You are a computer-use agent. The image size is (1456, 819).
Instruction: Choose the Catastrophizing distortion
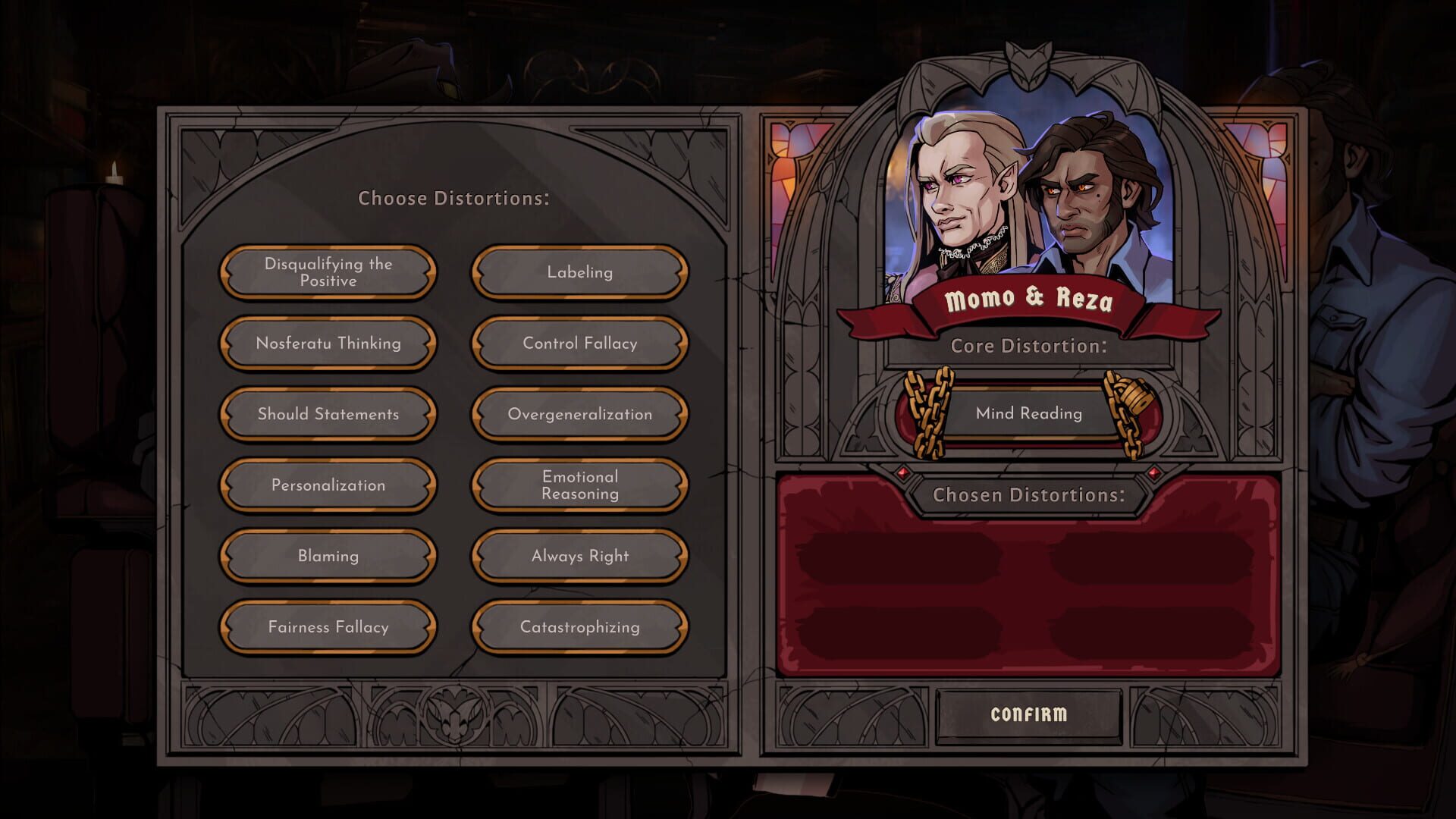pyautogui.click(x=579, y=627)
